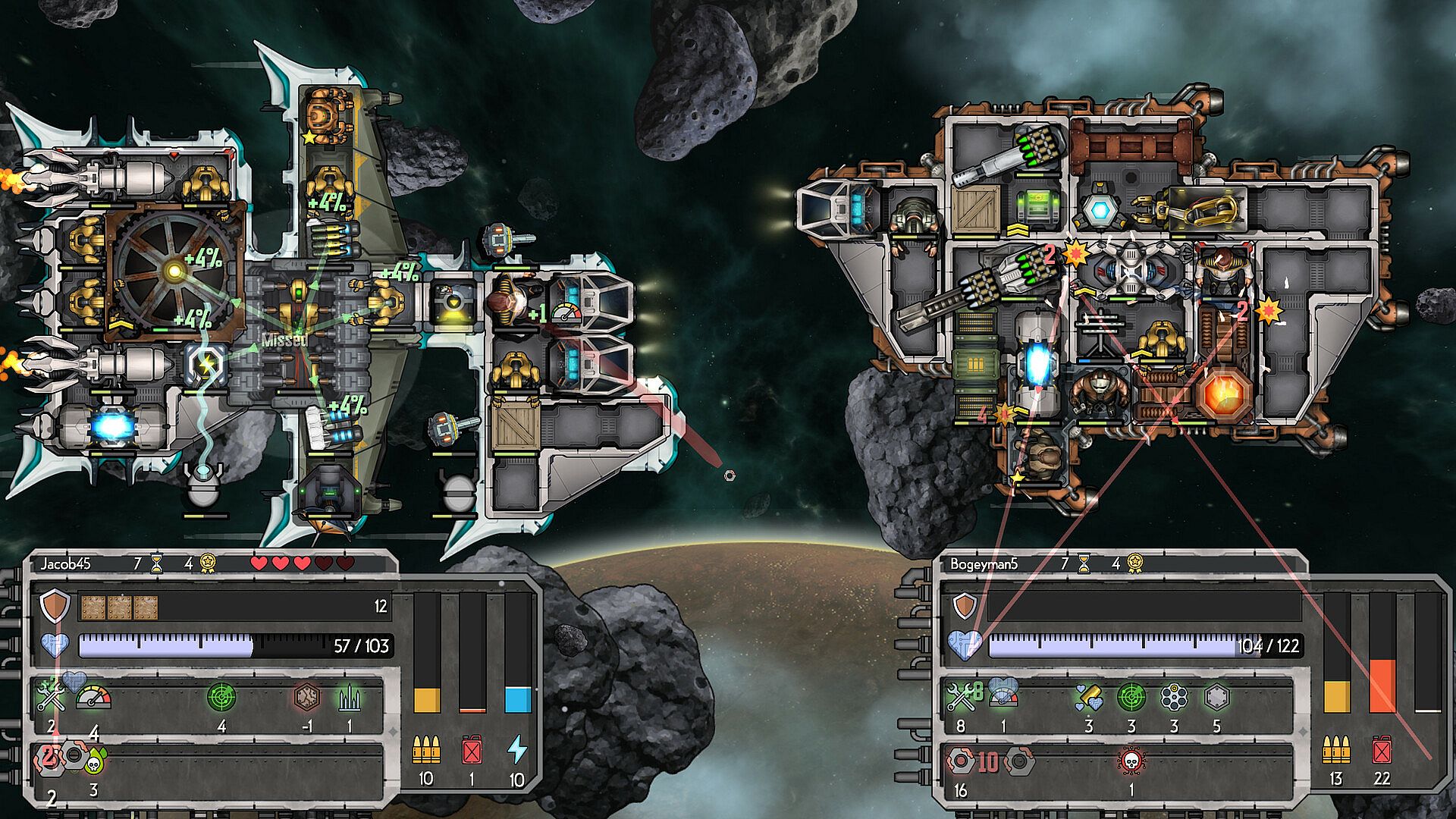Click Jacob45's speedometer gauge status icon
1456x819 pixels.
pyautogui.click(x=94, y=697)
